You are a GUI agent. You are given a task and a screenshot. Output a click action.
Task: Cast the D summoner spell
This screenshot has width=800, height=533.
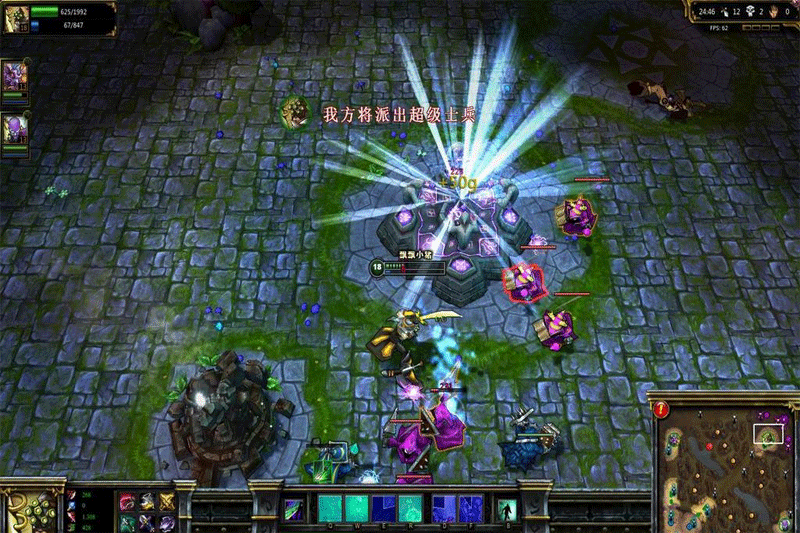click(443, 508)
